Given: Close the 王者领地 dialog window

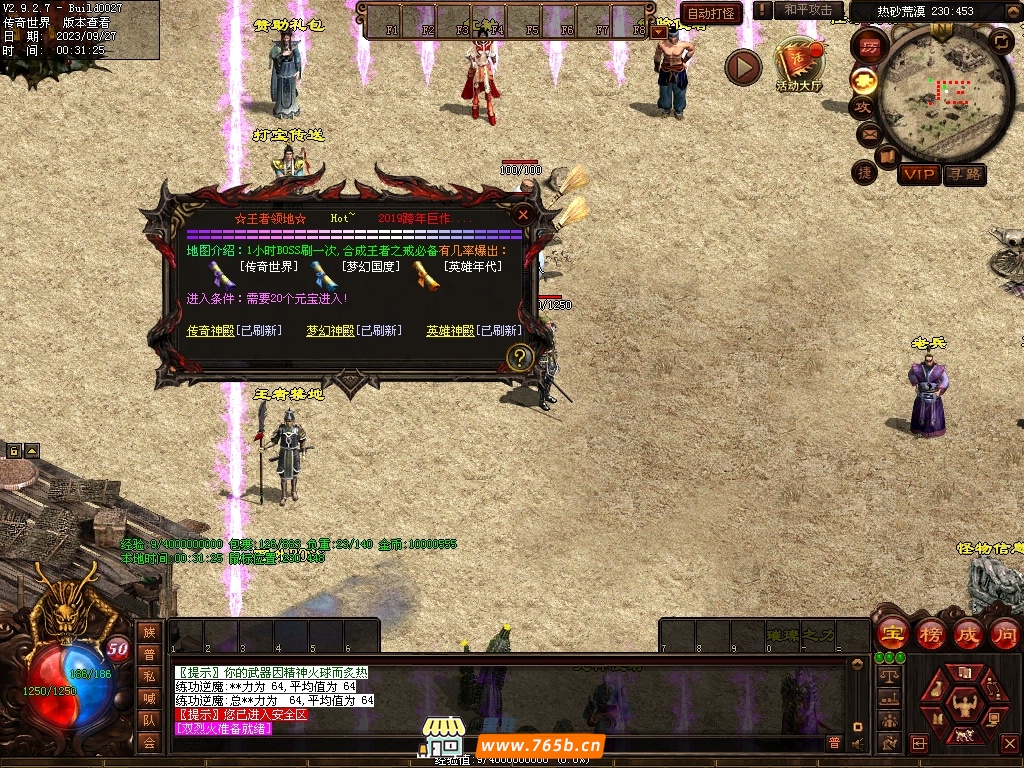Looking at the screenshot, I should pyautogui.click(x=523, y=214).
